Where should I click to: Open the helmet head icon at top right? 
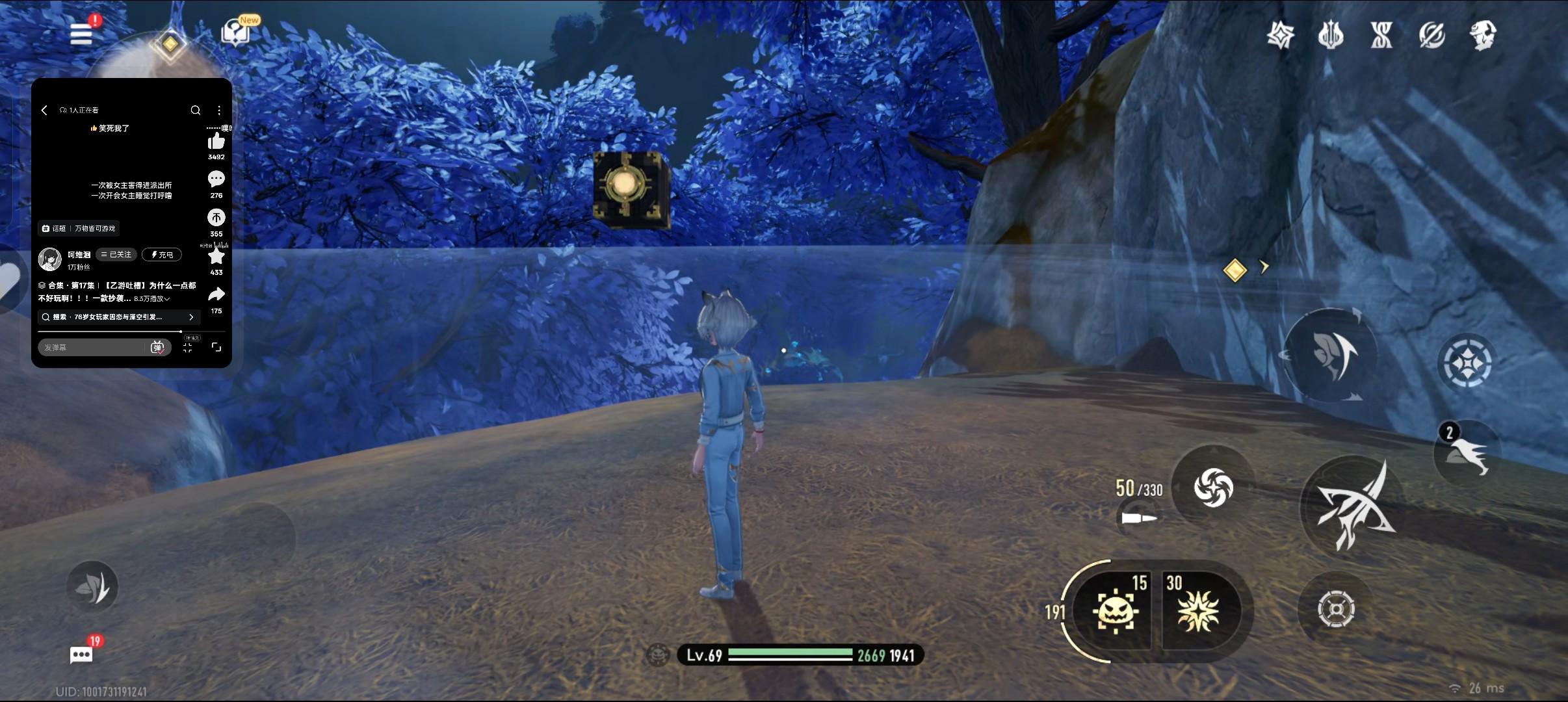point(1483,35)
